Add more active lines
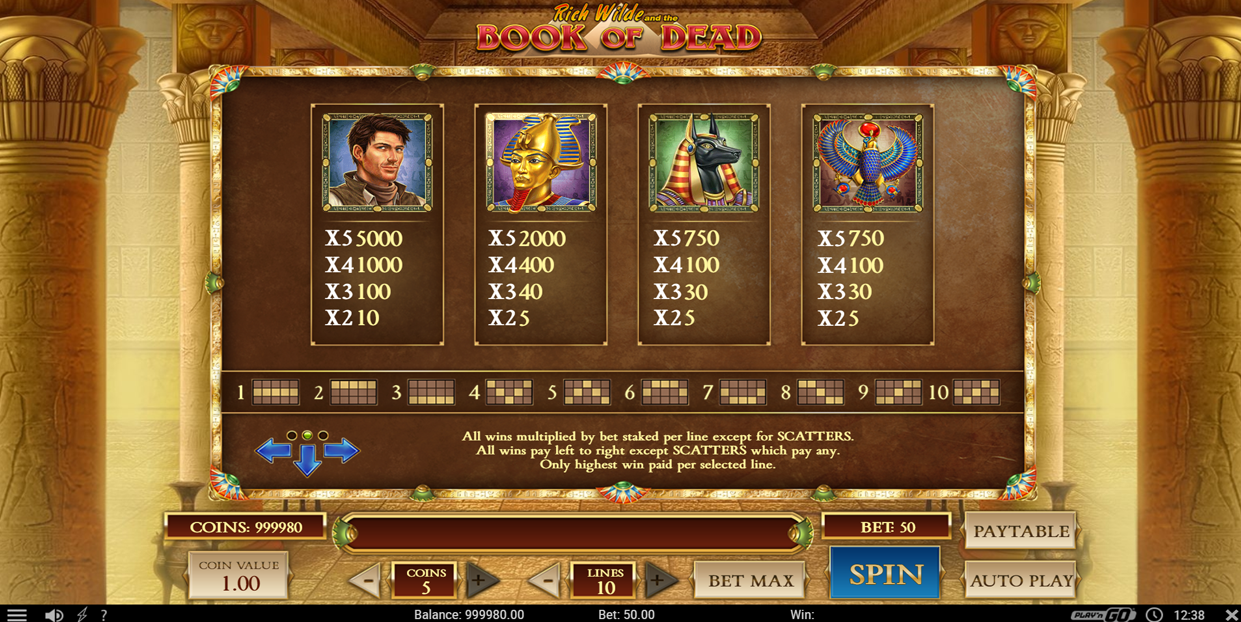Viewport: 1241px width, 622px height. [x=657, y=580]
